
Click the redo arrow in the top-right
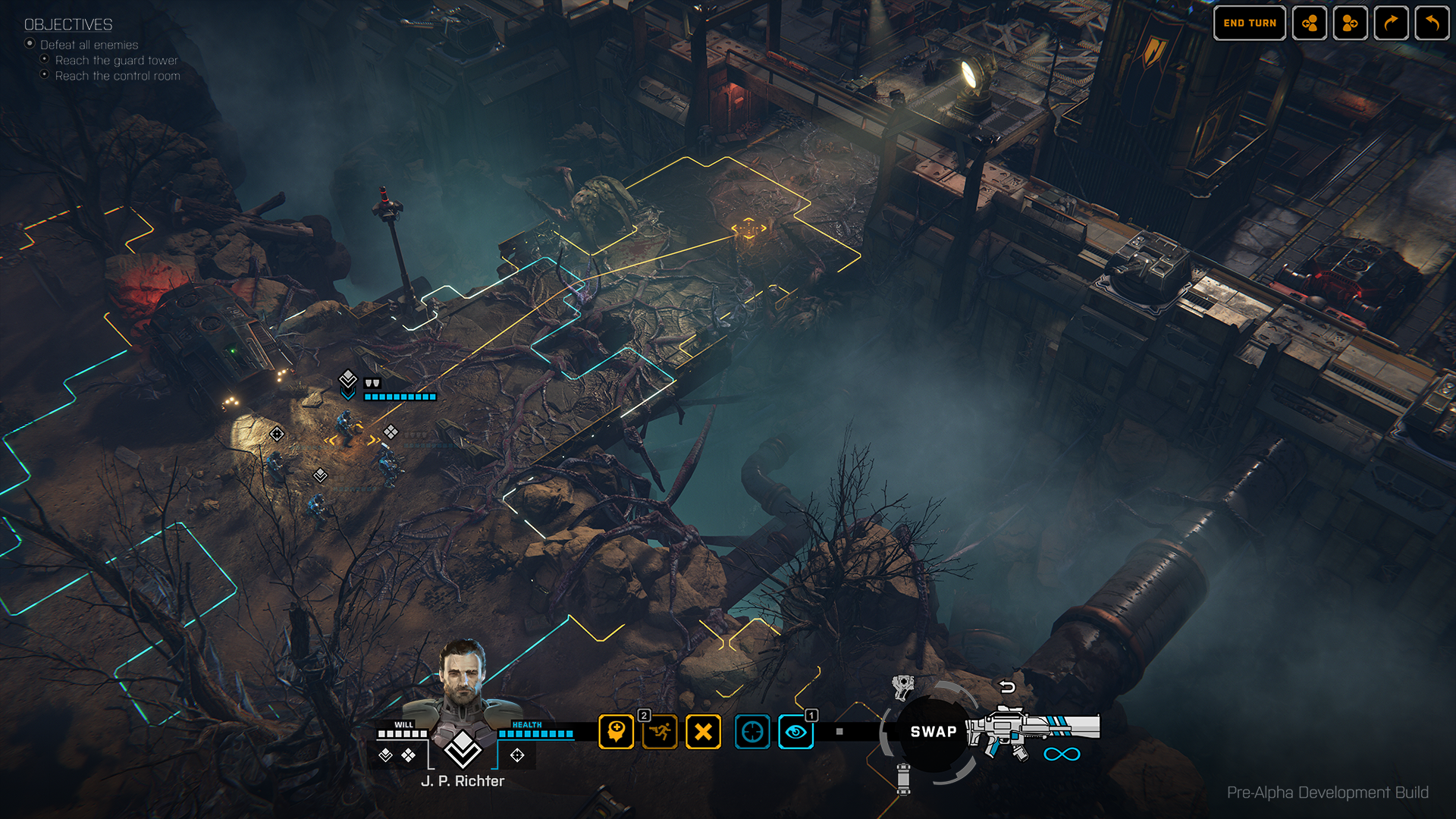(1390, 23)
